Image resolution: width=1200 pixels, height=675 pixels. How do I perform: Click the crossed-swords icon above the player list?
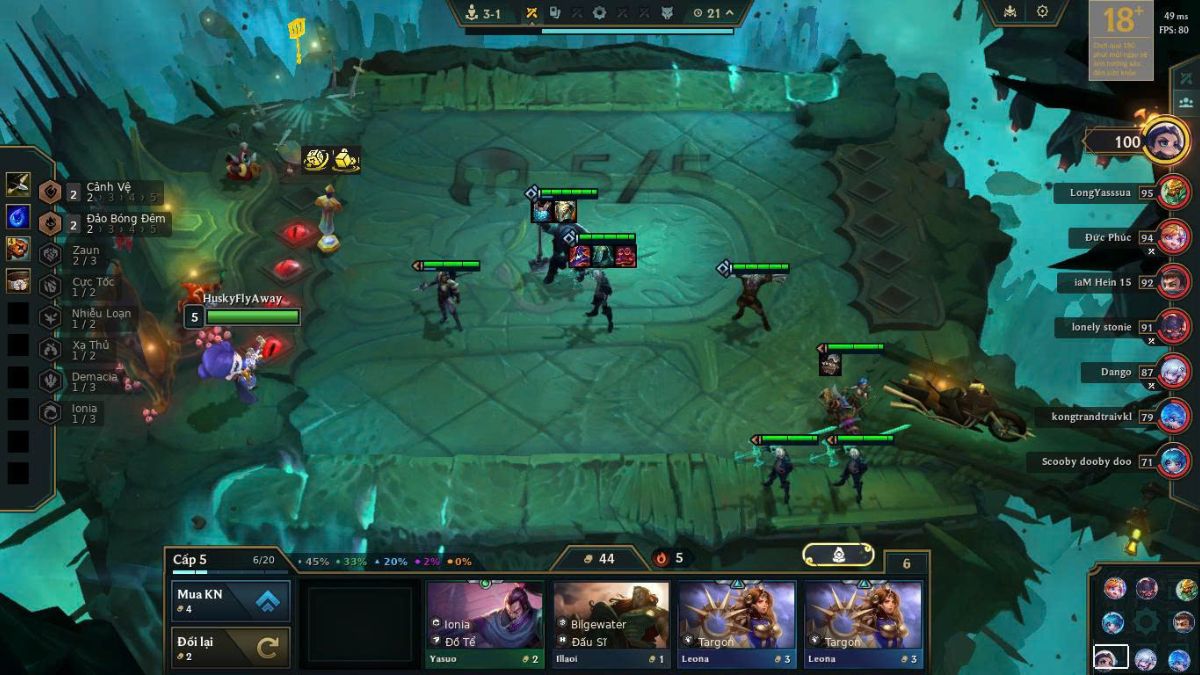(x=1186, y=78)
